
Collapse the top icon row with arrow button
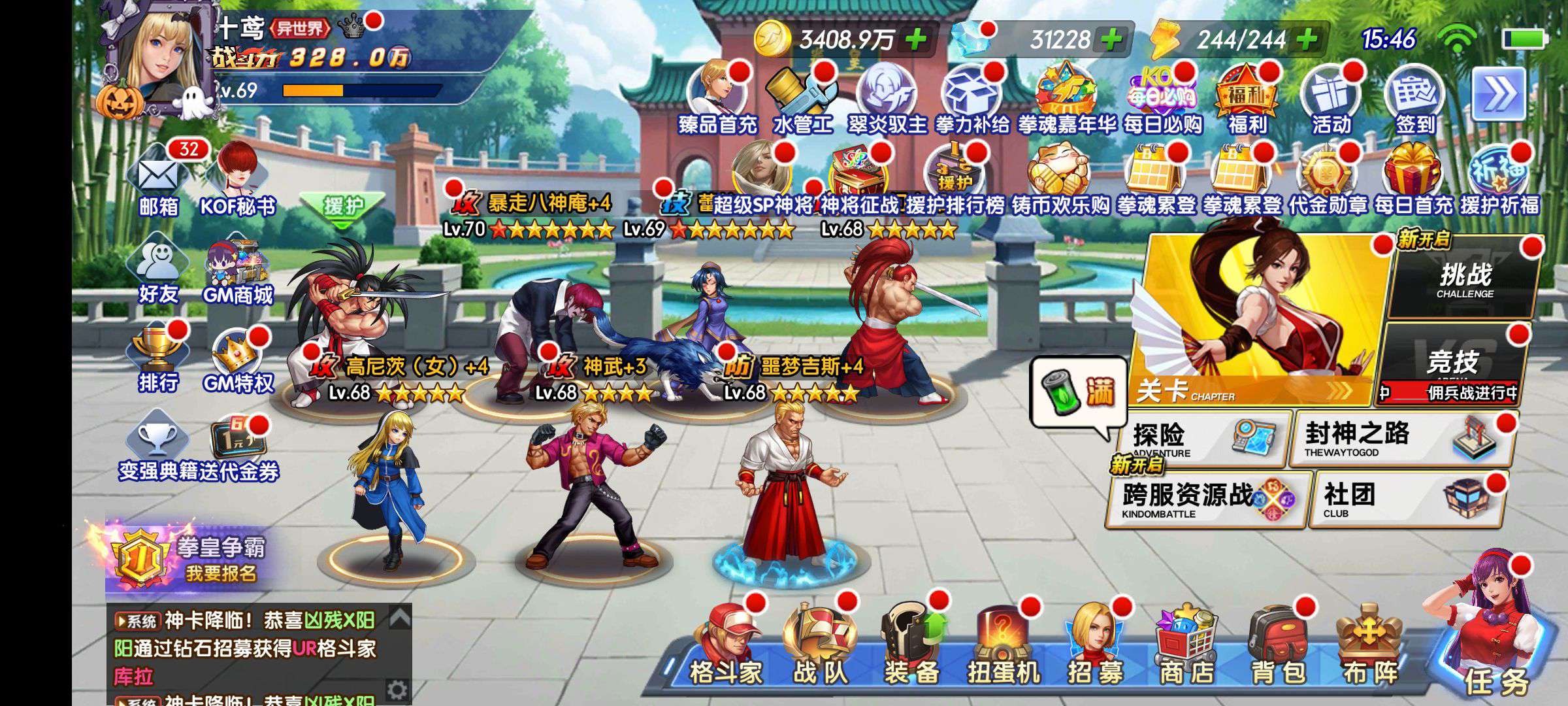[1499, 95]
